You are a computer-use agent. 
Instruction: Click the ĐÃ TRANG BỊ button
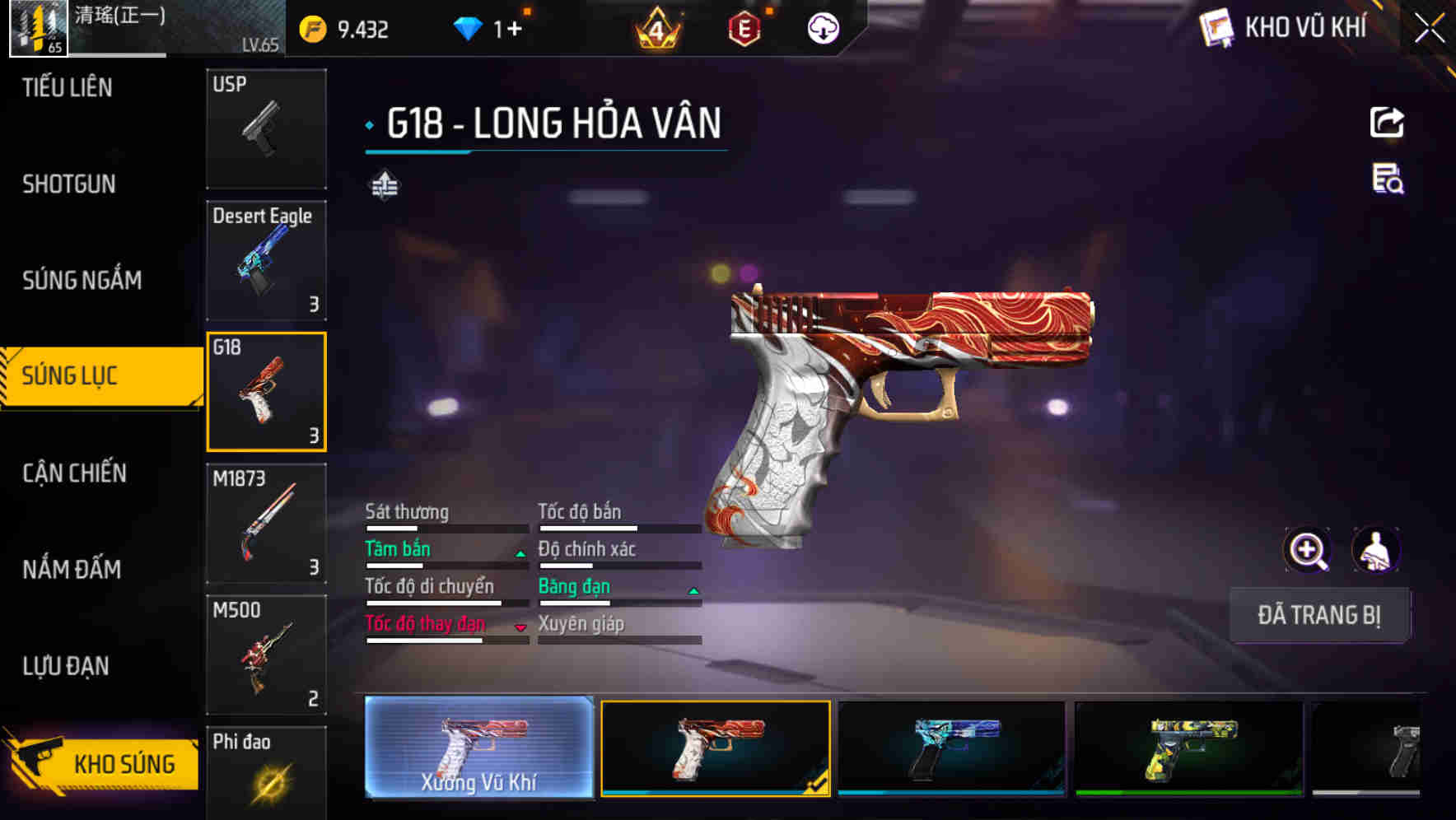point(1318,615)
